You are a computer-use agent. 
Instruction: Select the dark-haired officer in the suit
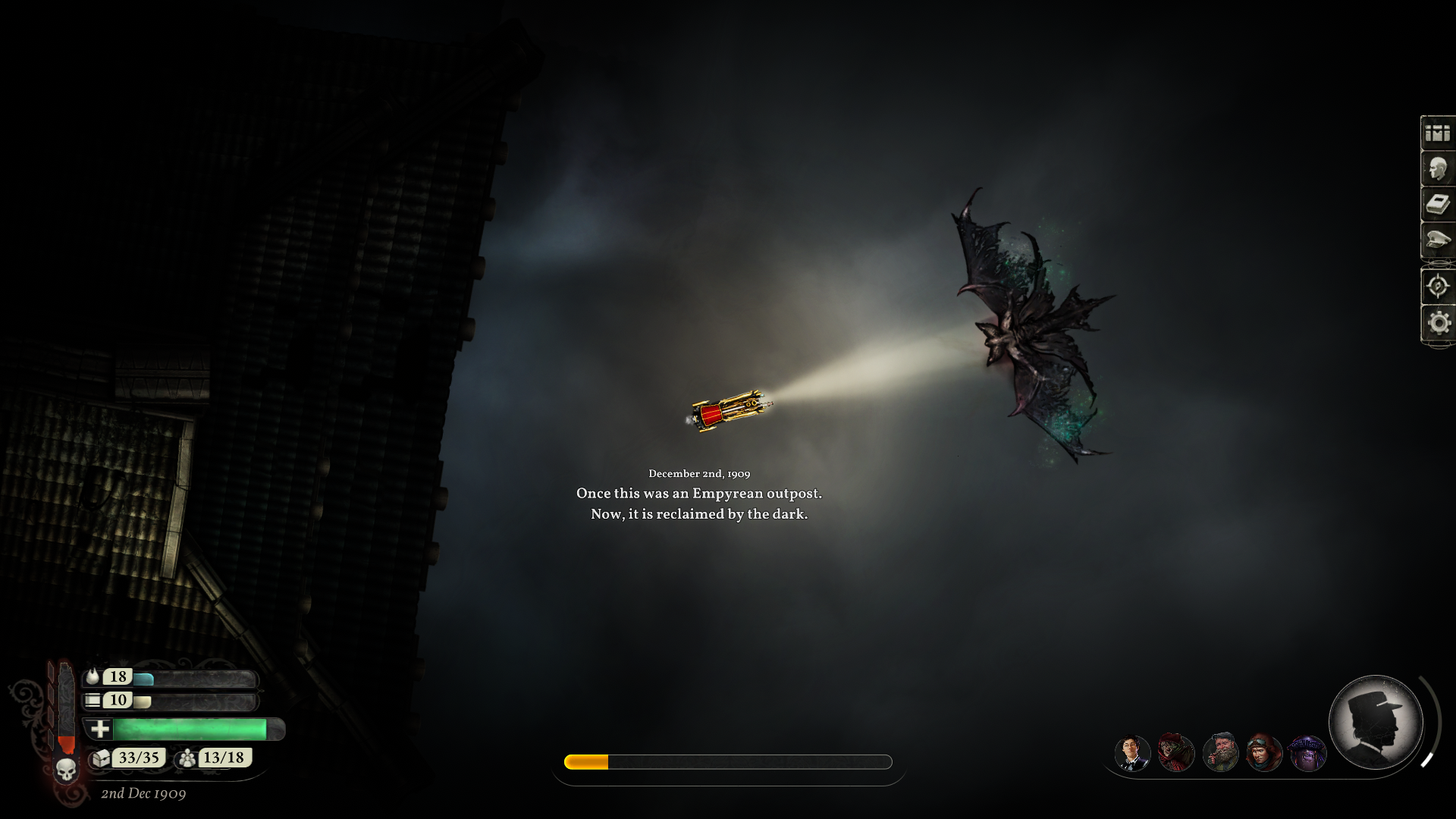tap(1132, 754)
